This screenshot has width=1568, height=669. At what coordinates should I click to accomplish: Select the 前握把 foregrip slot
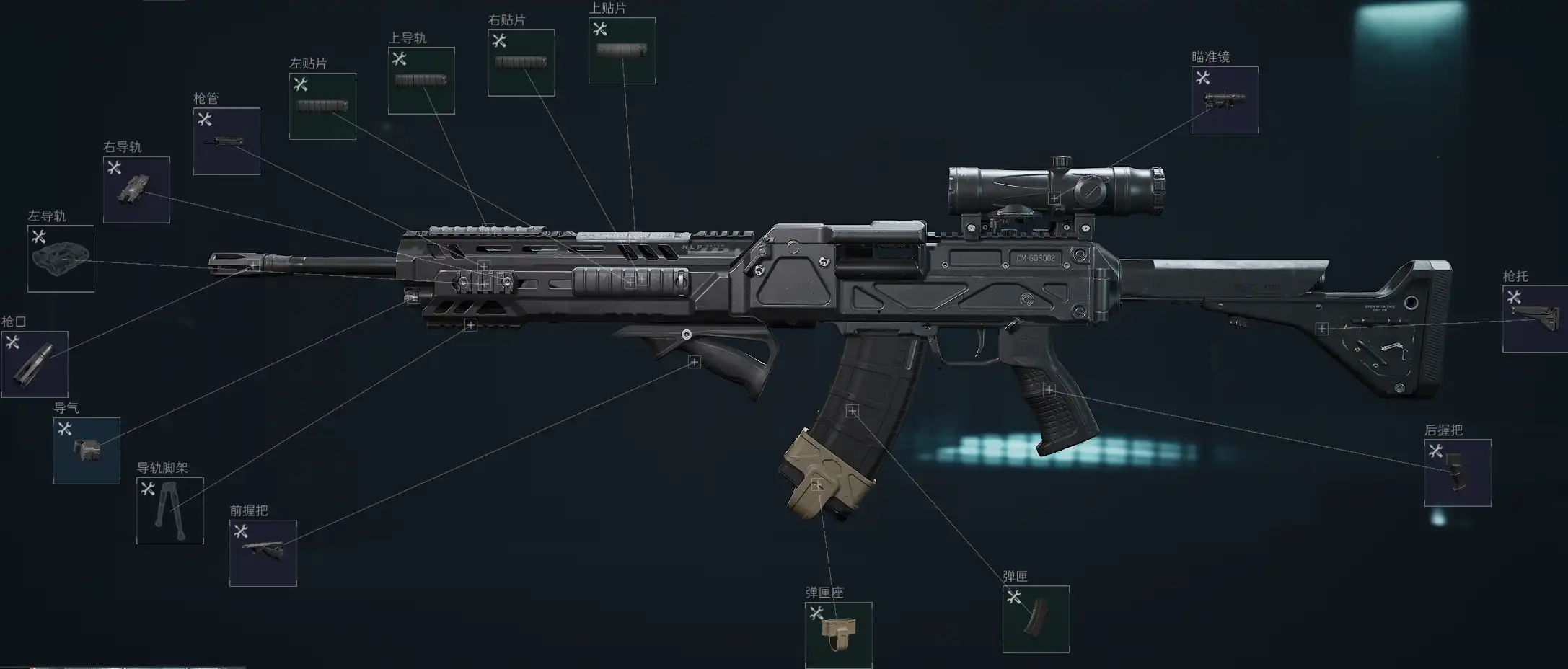click(263, 553)
